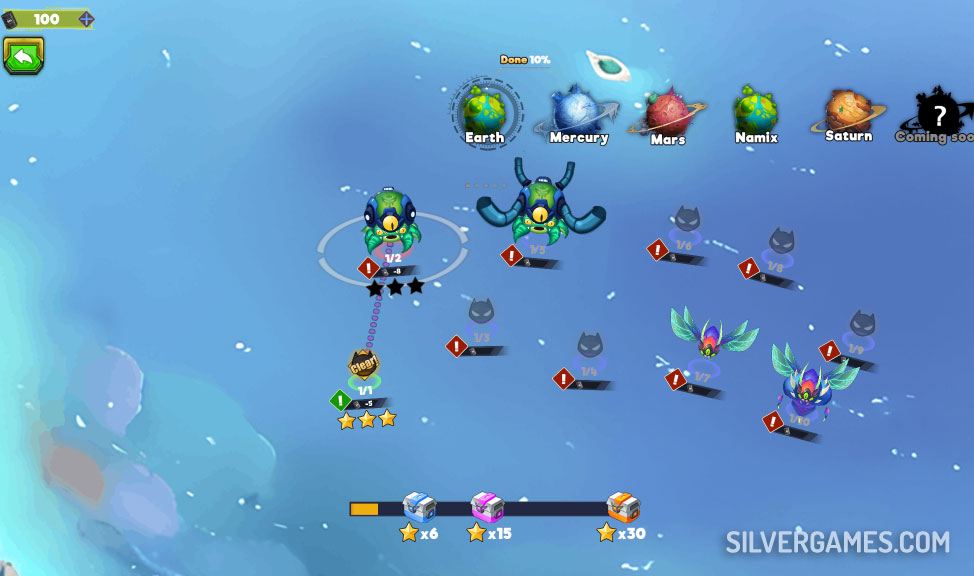Image resolution: width=974 pixels, height=576 pixels.
Task: Claim the orange chest at 30 stars
Action: (622, 507)
